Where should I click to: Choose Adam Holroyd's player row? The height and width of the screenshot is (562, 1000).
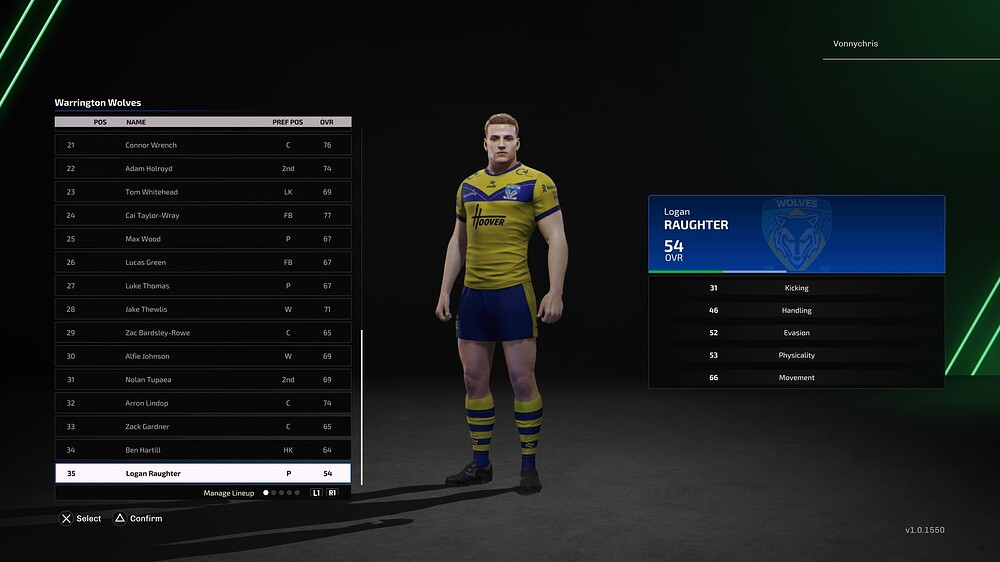(x=203, y=169)
